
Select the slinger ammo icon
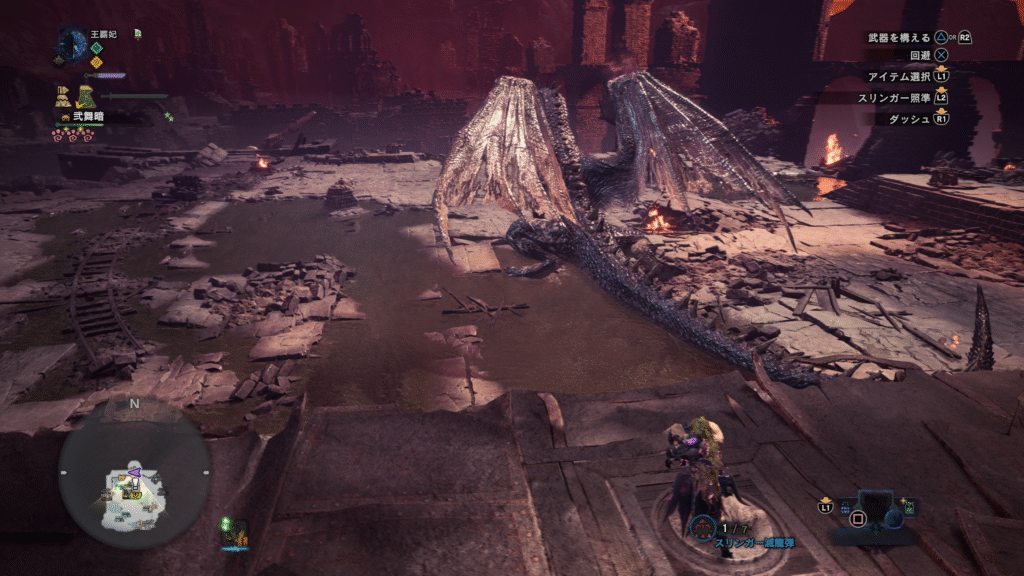(703, 526)
